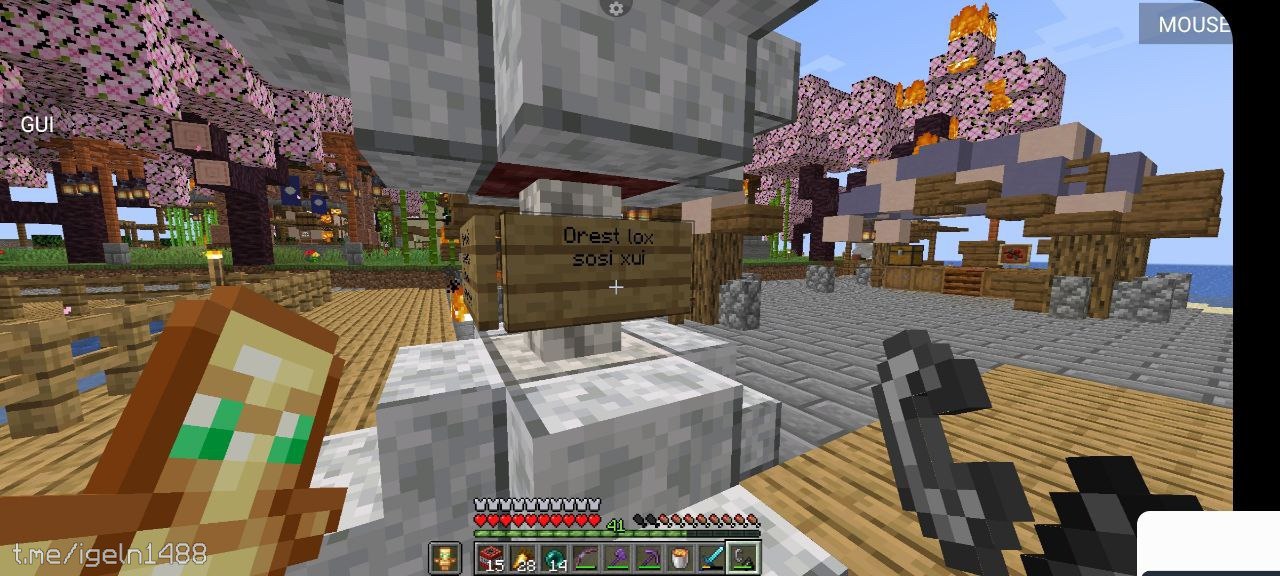Open the GUI button
The image size is (1280, 576).
37,124
